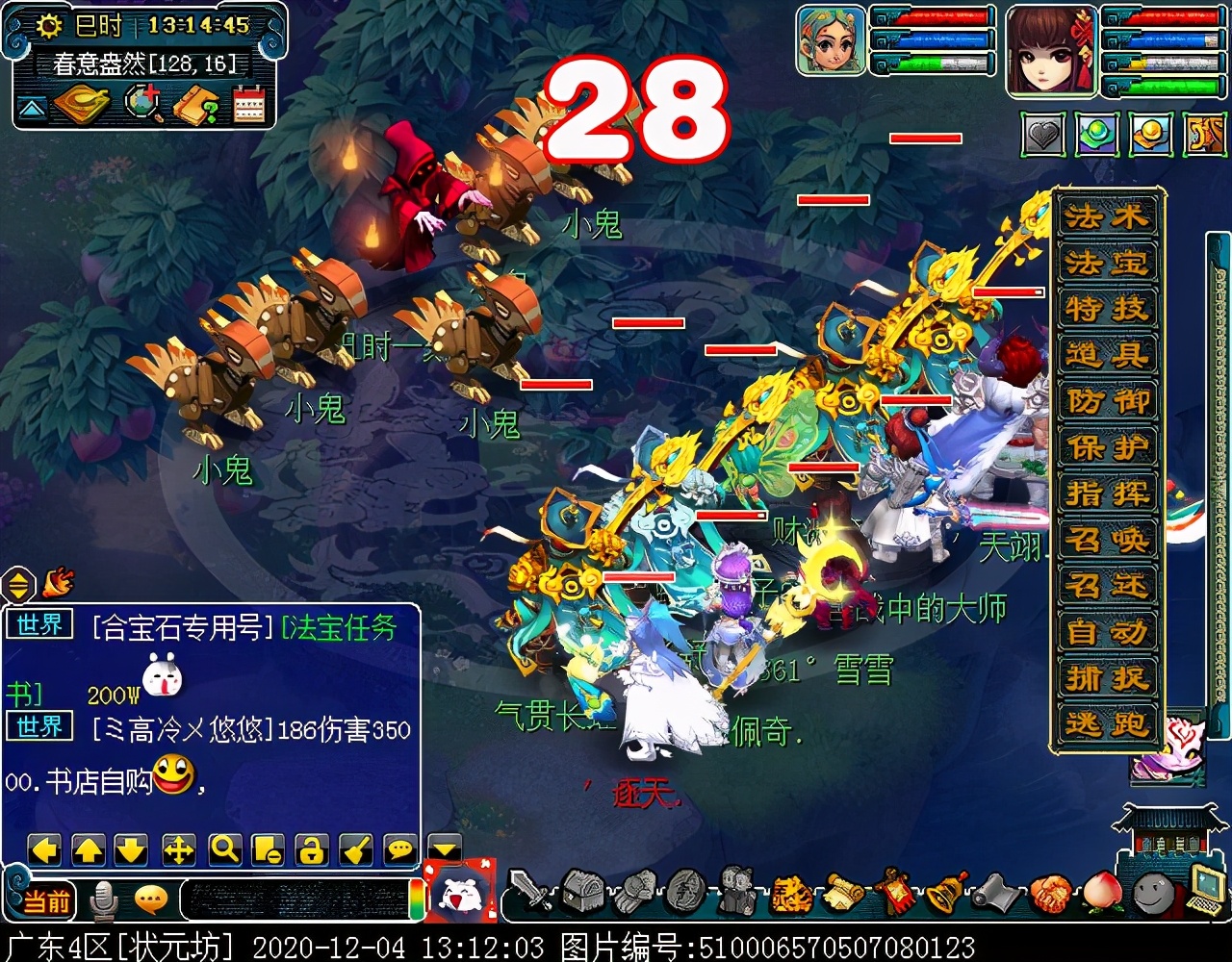Toggle the grey heart icon near the portraits
Image resolution: width=1232 pixels, height=962 pixels.
[x=1041, y=137]
